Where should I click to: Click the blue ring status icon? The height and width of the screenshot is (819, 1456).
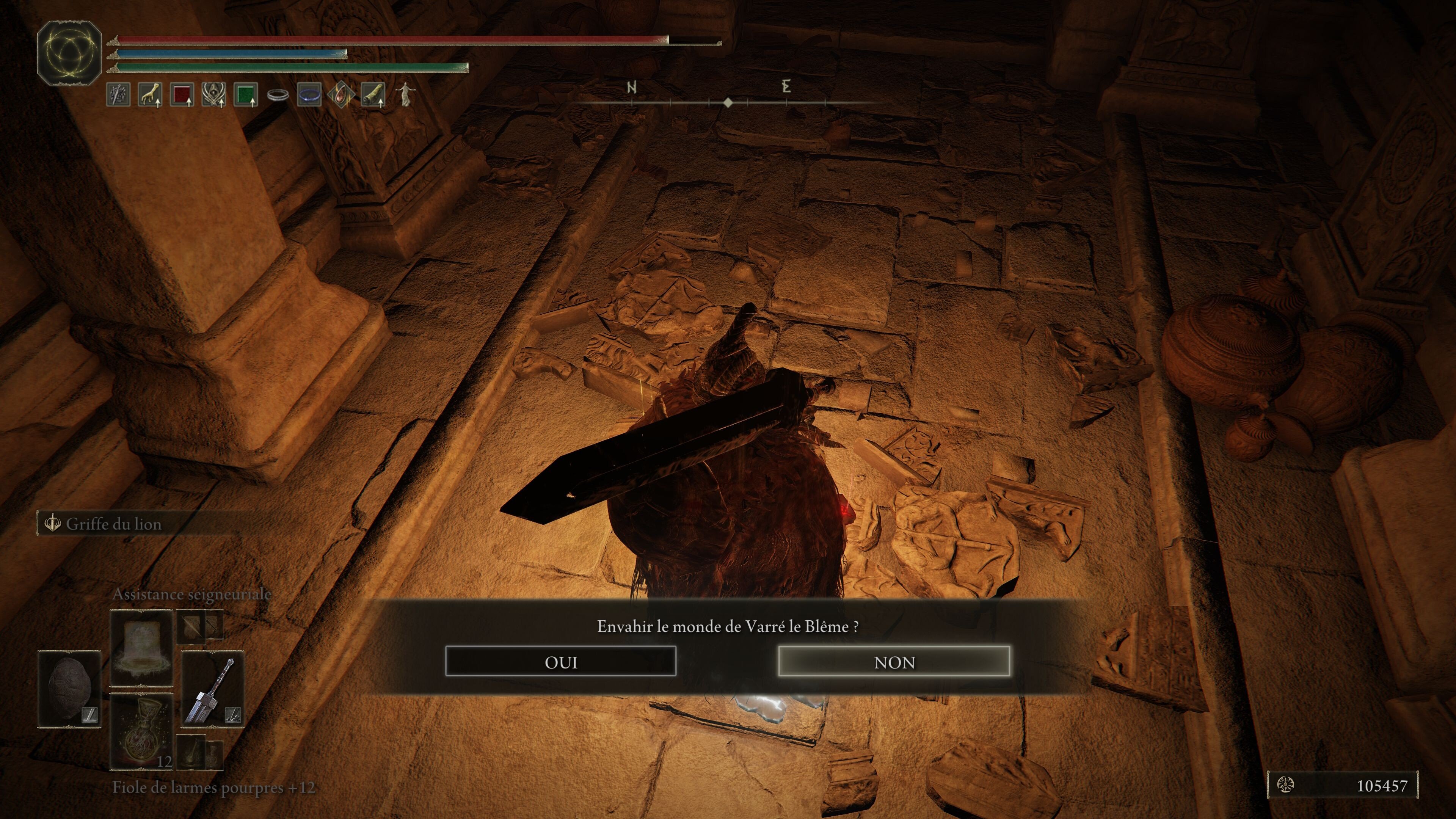[x=309, y=94]
